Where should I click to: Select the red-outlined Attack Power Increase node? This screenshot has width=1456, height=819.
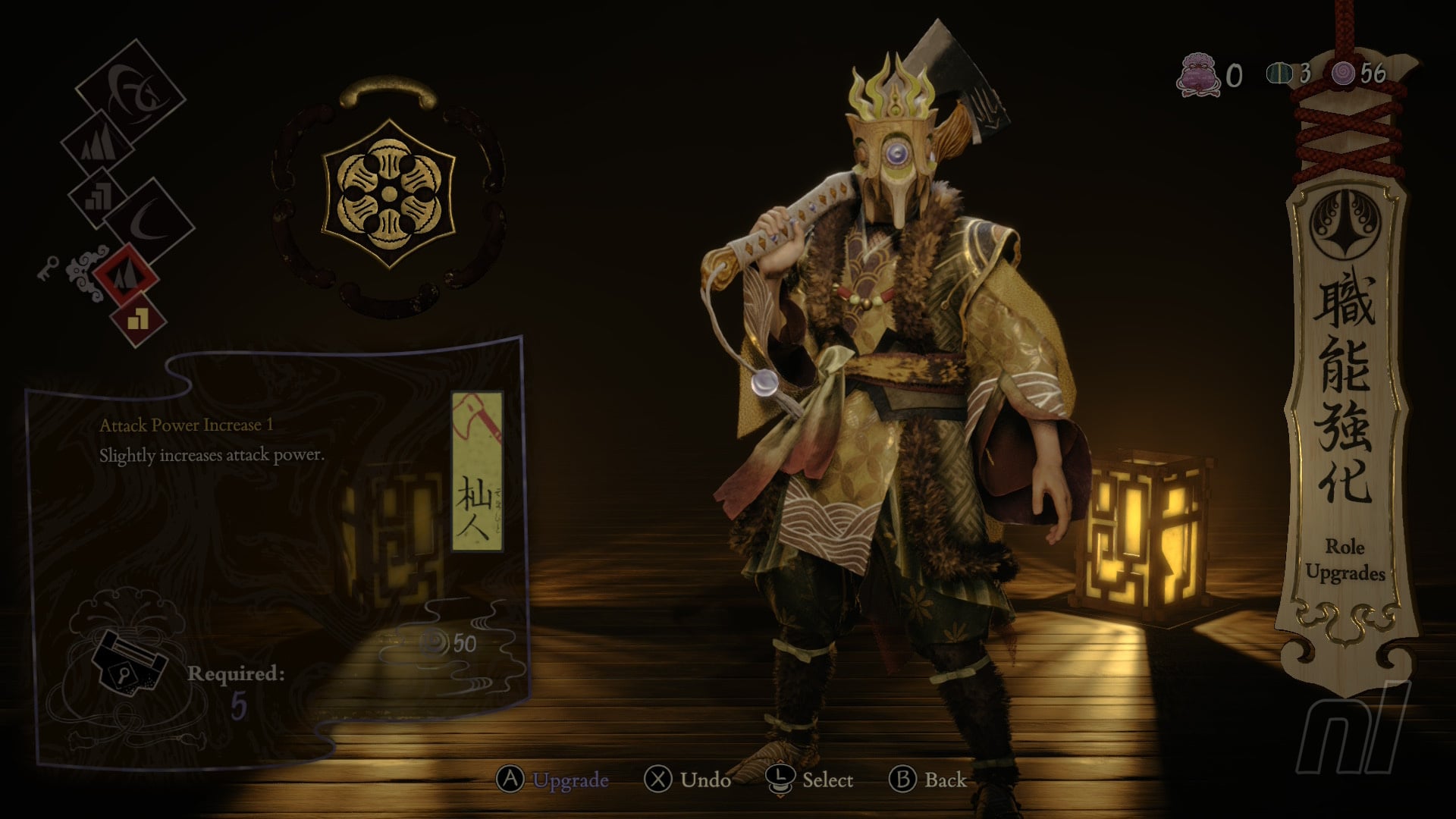click(x=126, y=275)
